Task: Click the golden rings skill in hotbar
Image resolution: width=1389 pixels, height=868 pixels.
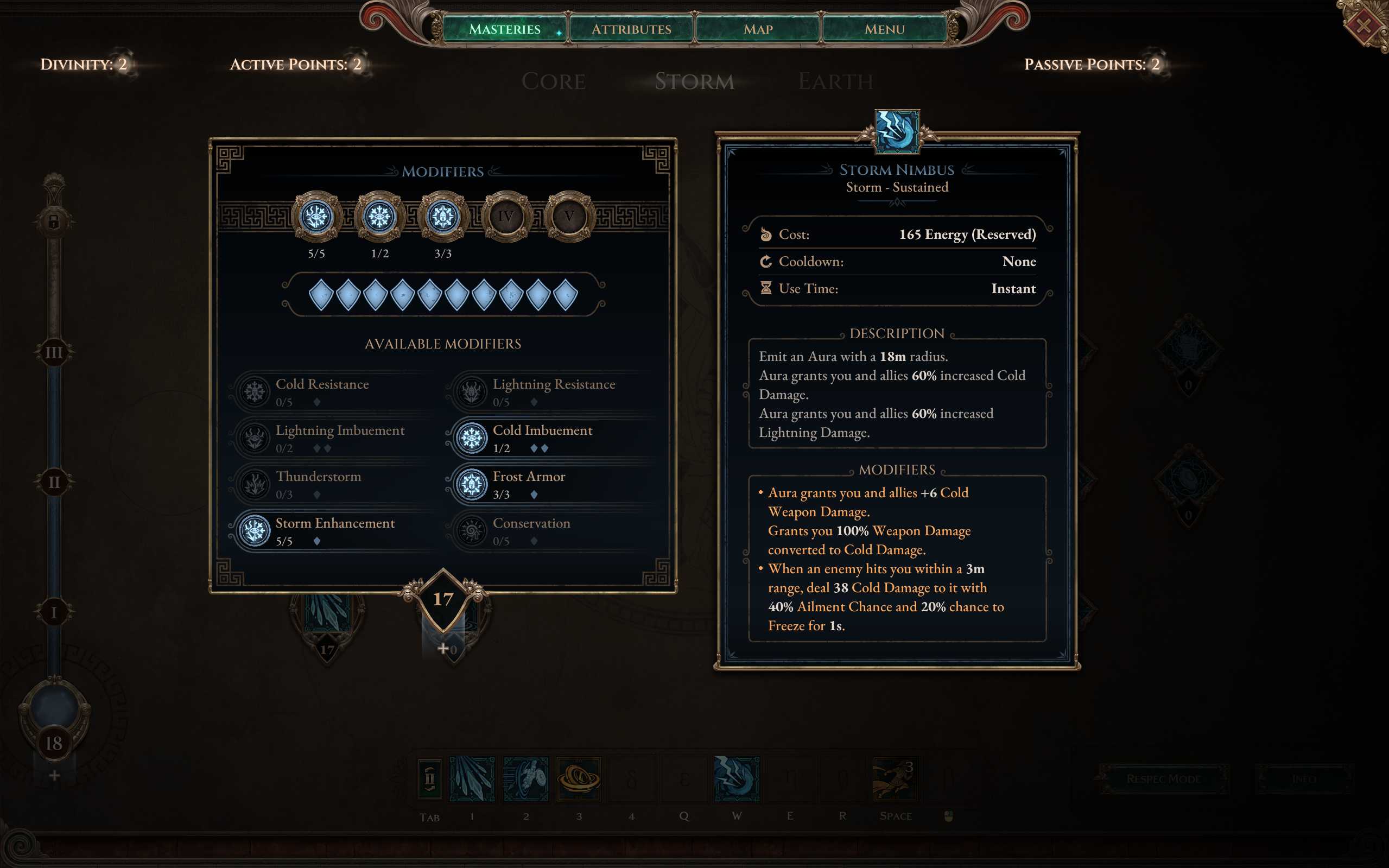Action: (579, 779)
